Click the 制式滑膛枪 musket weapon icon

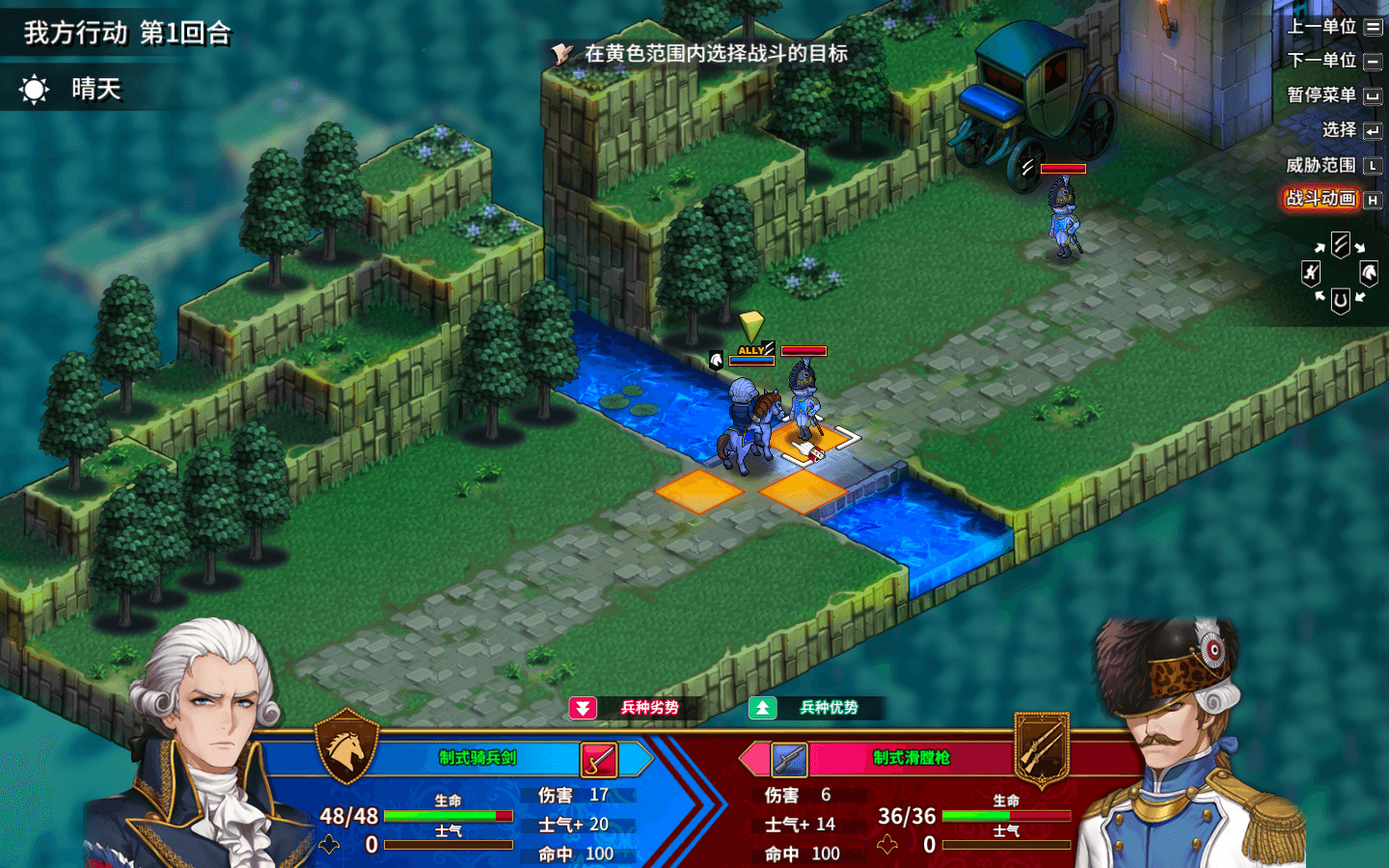[789, 760]
